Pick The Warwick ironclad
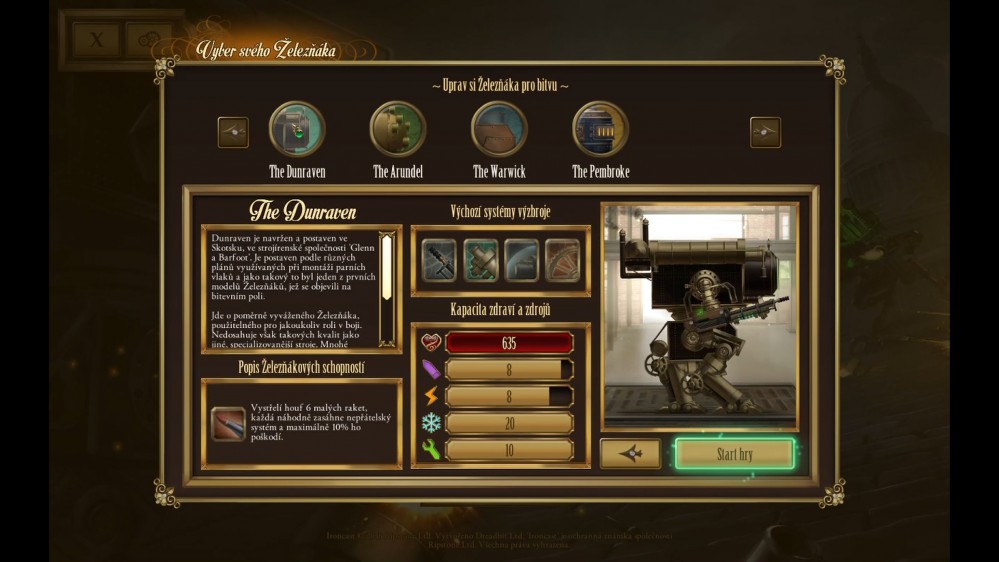Screen dimensions: 999x562 pos(499,130)
